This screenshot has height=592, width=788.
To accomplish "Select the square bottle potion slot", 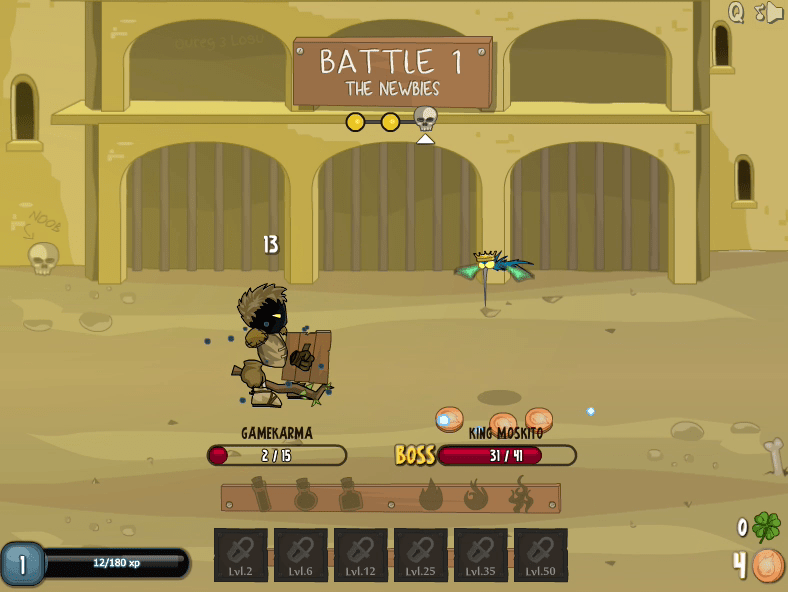I will click(x=350, y=494).
